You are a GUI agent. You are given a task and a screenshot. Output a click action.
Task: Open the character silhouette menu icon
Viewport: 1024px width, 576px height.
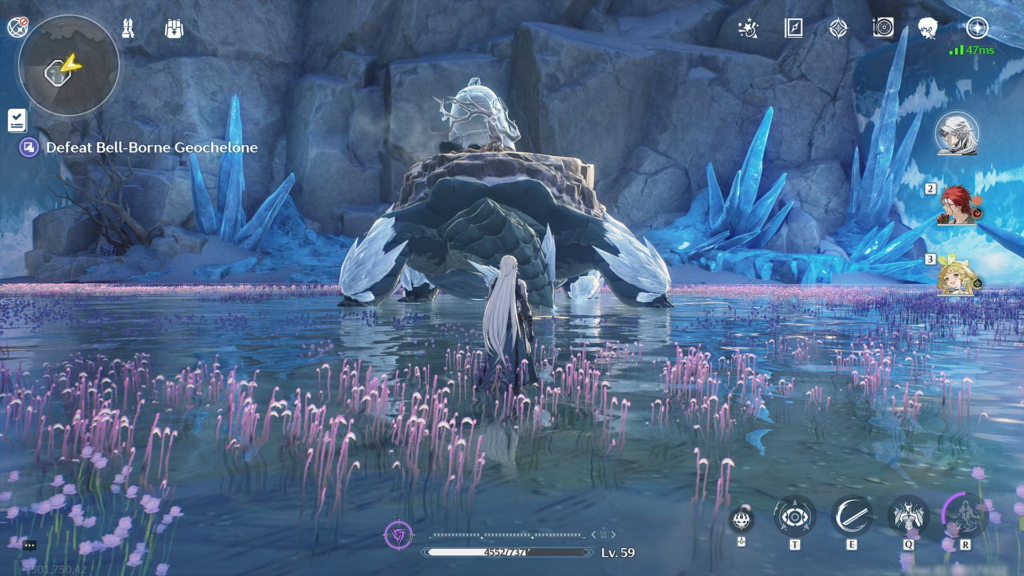click(x=928, y=28)
